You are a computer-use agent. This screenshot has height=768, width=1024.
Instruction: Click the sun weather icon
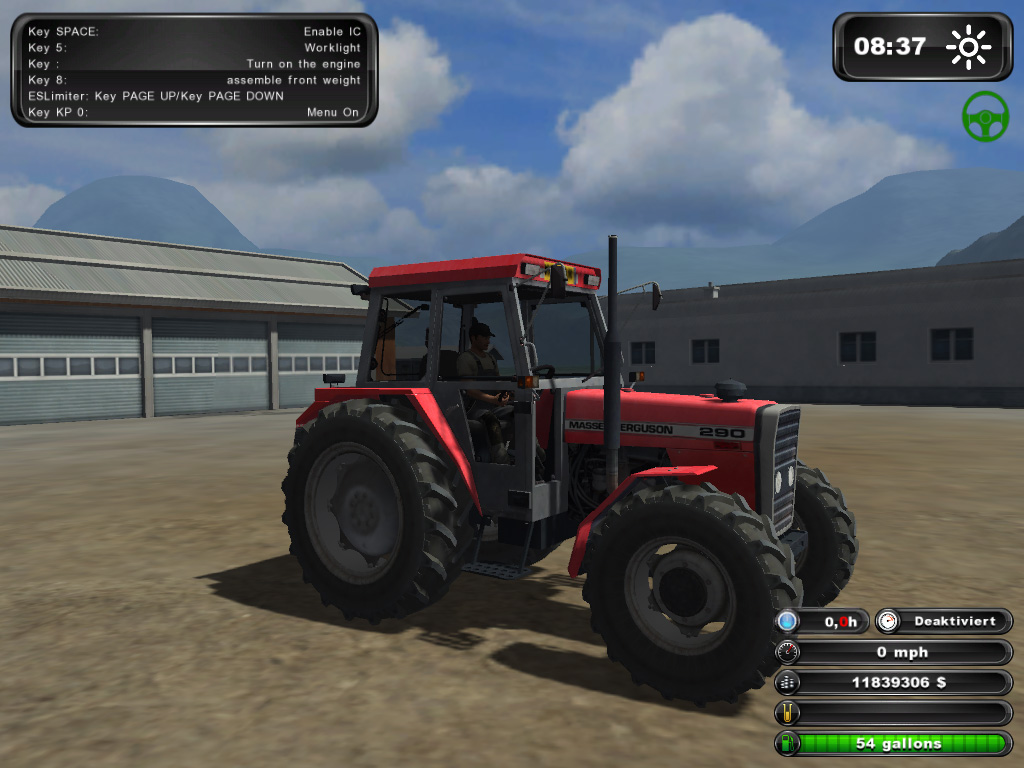968,47
